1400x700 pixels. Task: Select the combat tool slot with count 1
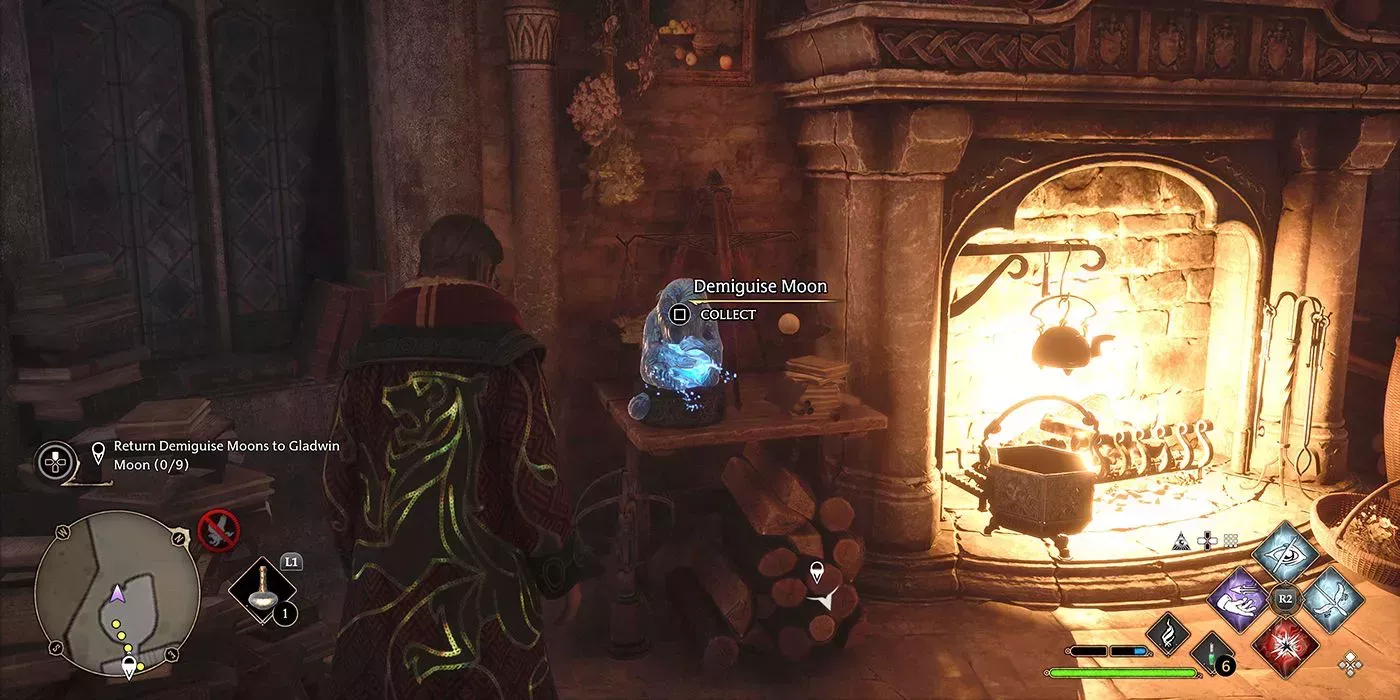[x=263, y=594]
